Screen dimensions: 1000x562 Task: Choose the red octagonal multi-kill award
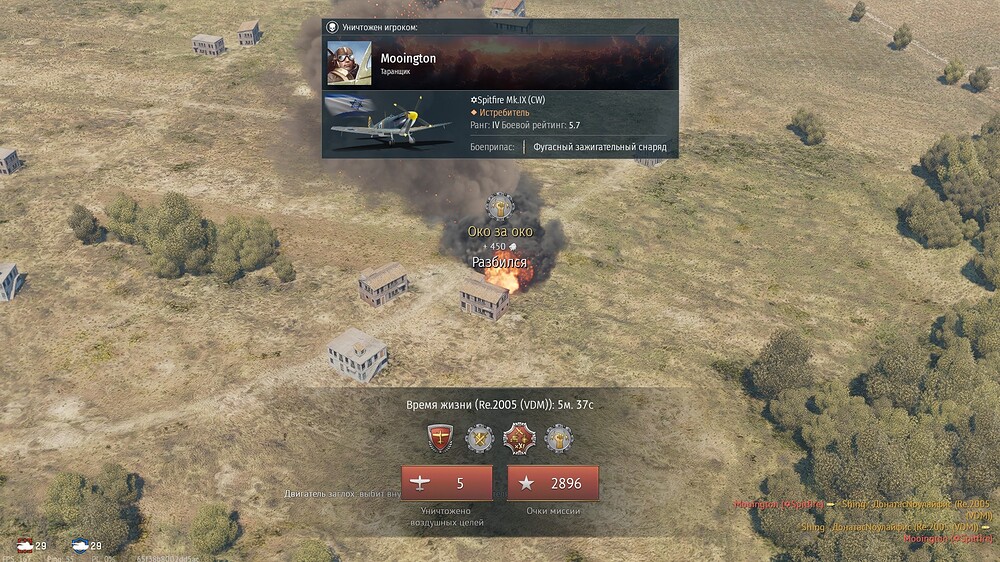519,438
